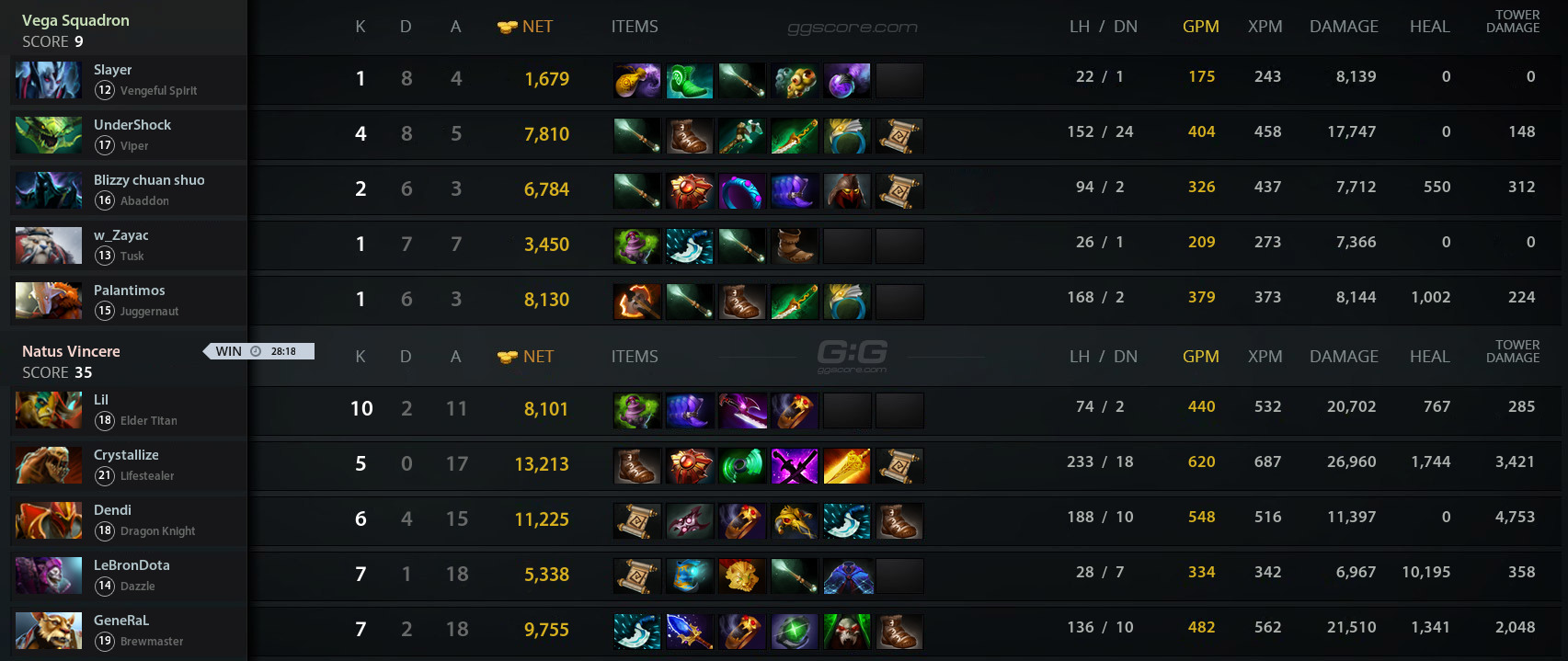Choose Palantimos's Juggernaut portrait
Image resolution: width=1568 pixels, height=661 pixels.
coord(49,301)
